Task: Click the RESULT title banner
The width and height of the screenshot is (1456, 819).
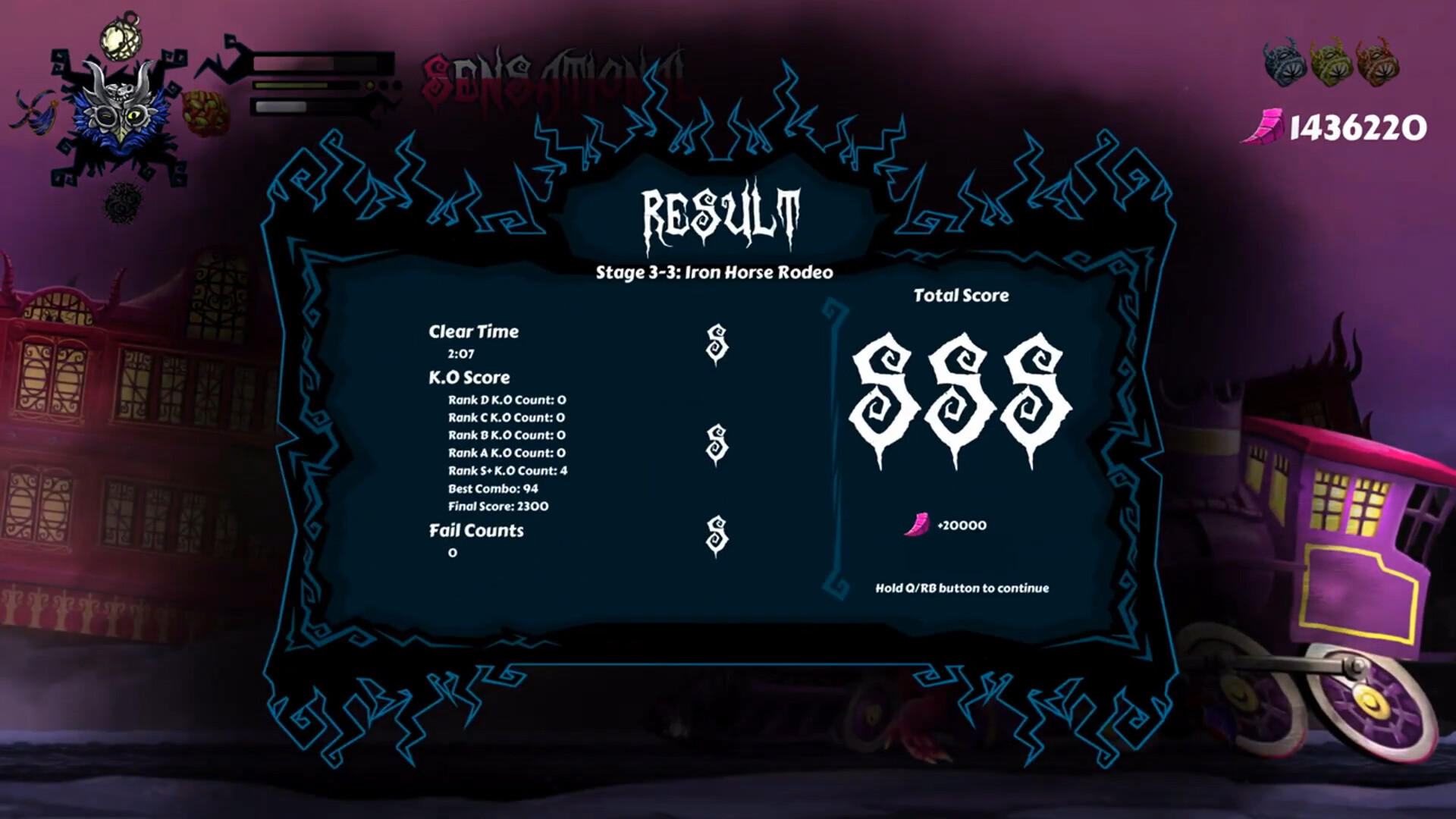Action: pyautogui.click(x=717, y=212)
